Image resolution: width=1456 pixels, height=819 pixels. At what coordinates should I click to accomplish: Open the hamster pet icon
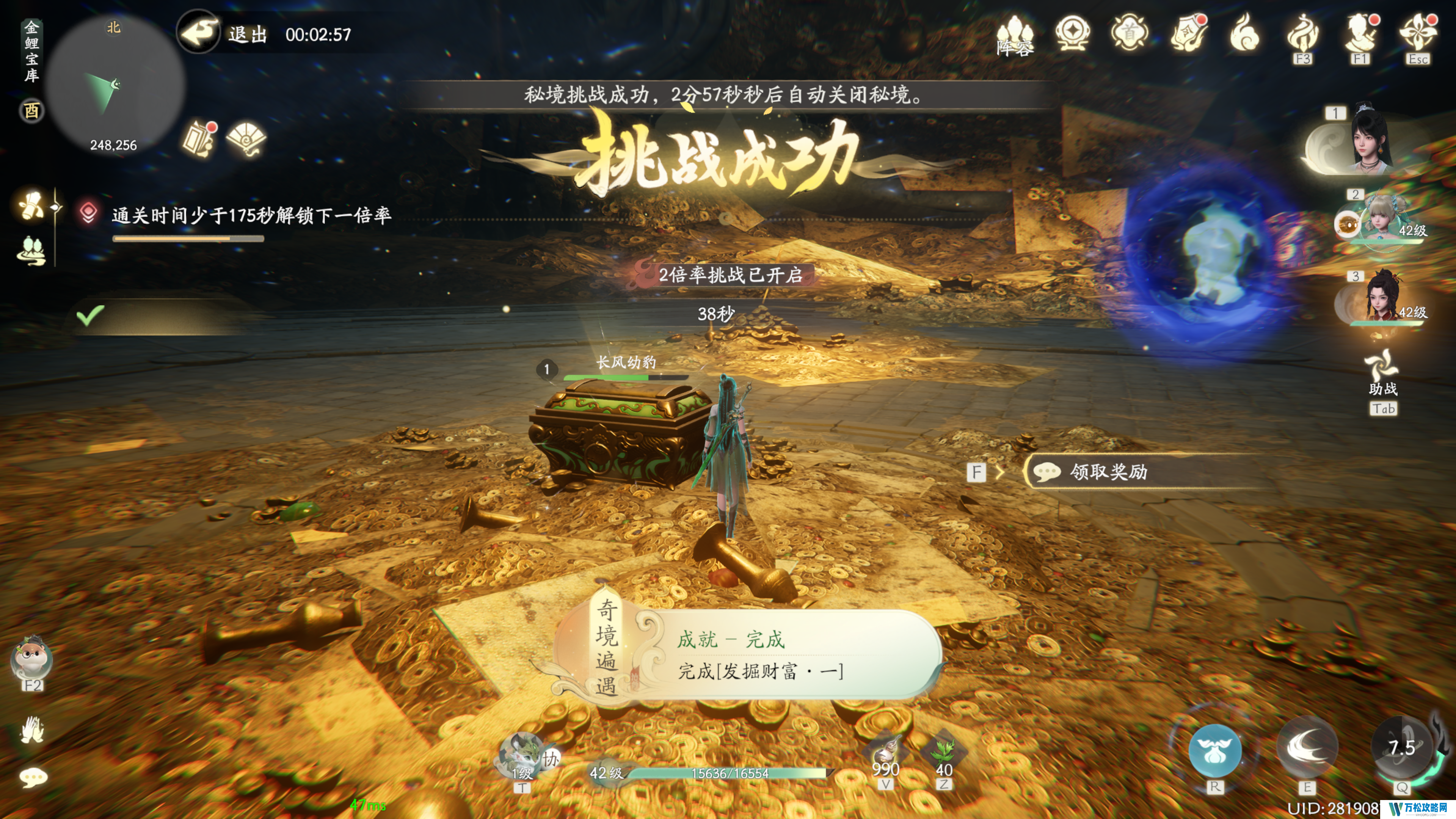pyautogui.click(x=31, y=659)
